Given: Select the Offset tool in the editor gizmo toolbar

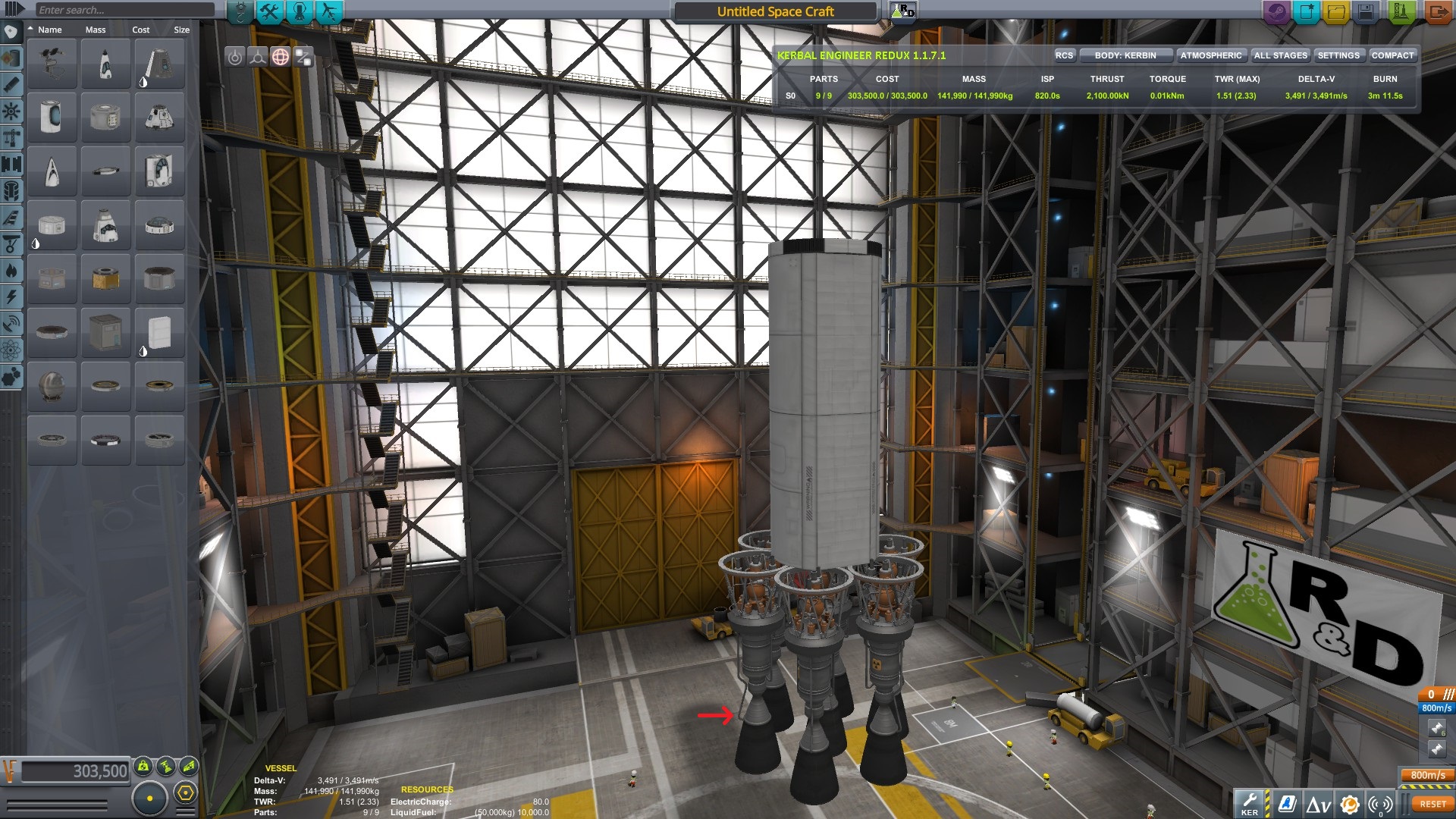Looking at the screenshot, I should [258, 57].
